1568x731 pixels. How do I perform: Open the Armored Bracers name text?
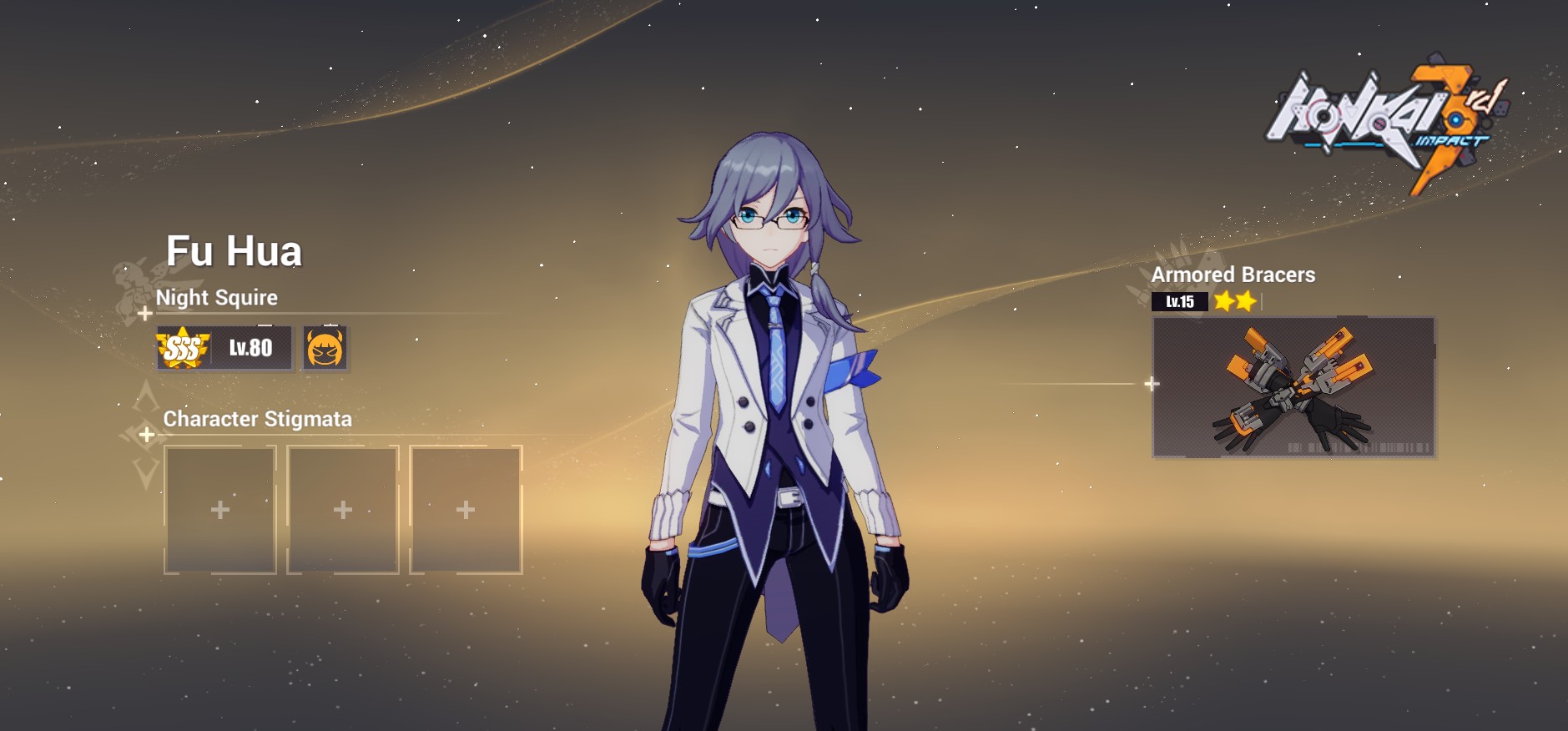1233,275
